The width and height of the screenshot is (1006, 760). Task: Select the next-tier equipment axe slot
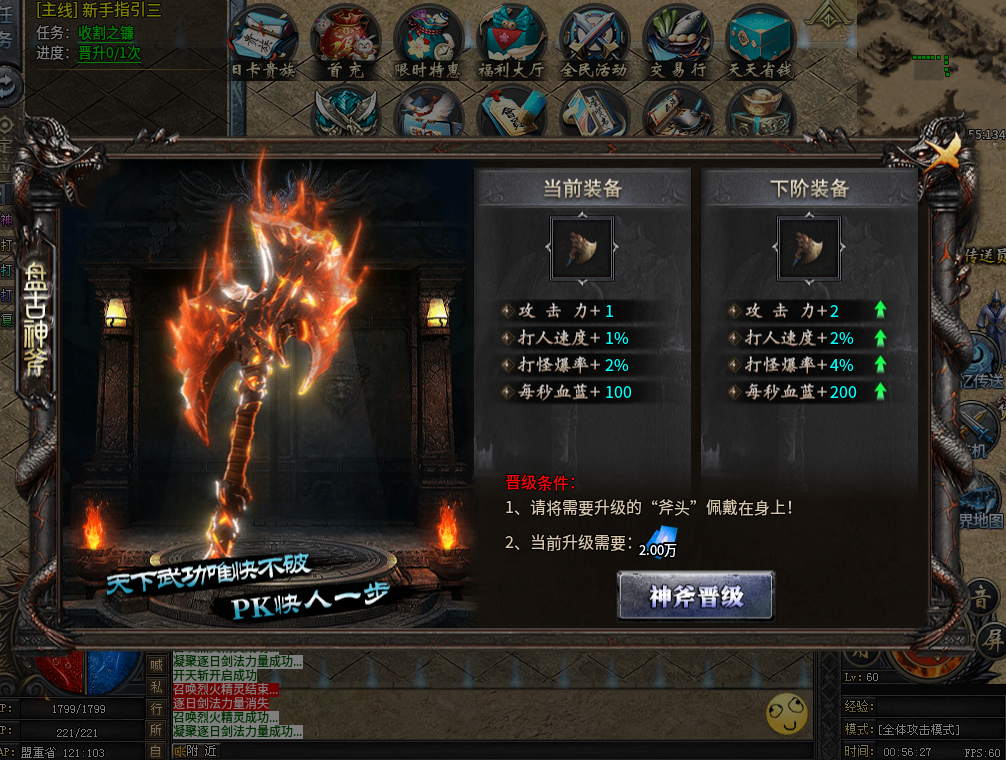809,249
